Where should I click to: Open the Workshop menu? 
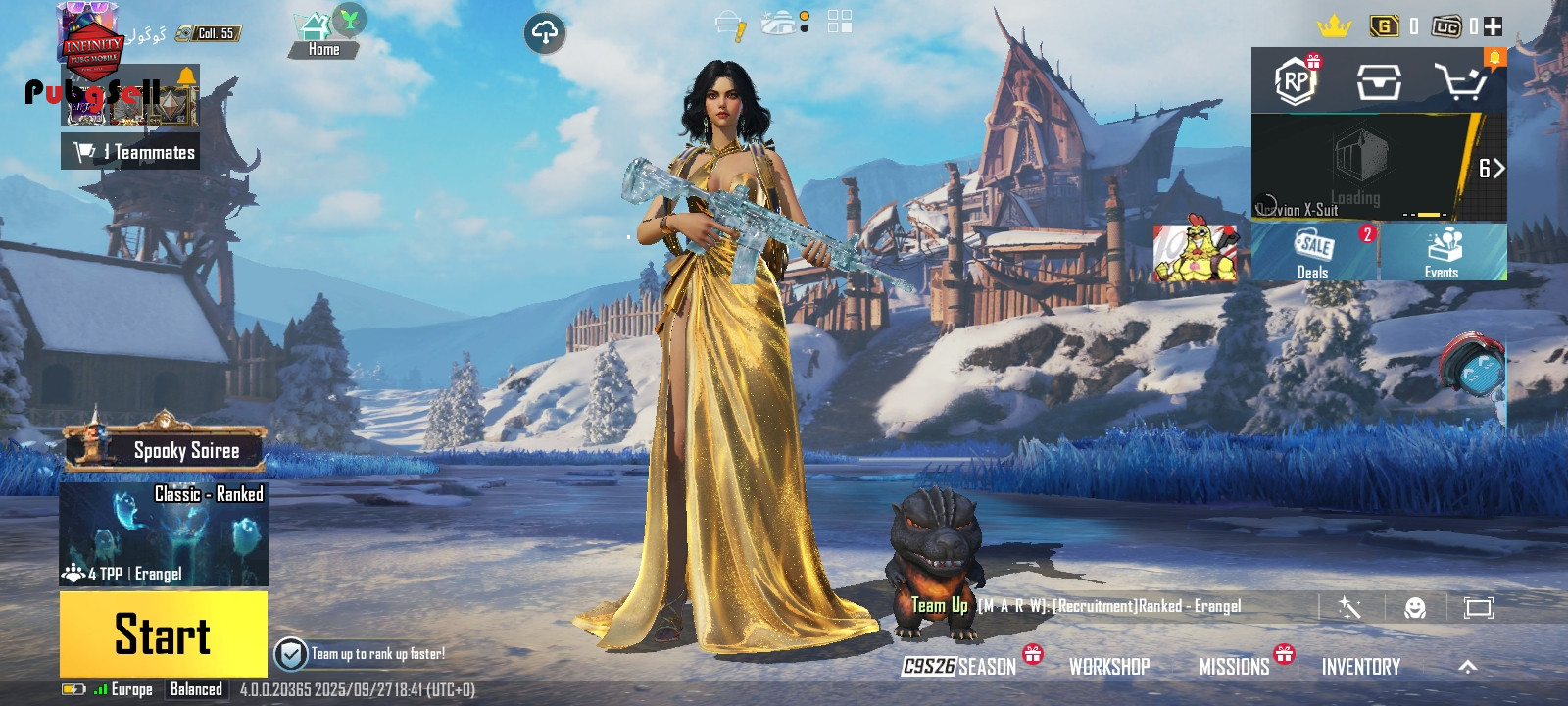(1109, 667)
